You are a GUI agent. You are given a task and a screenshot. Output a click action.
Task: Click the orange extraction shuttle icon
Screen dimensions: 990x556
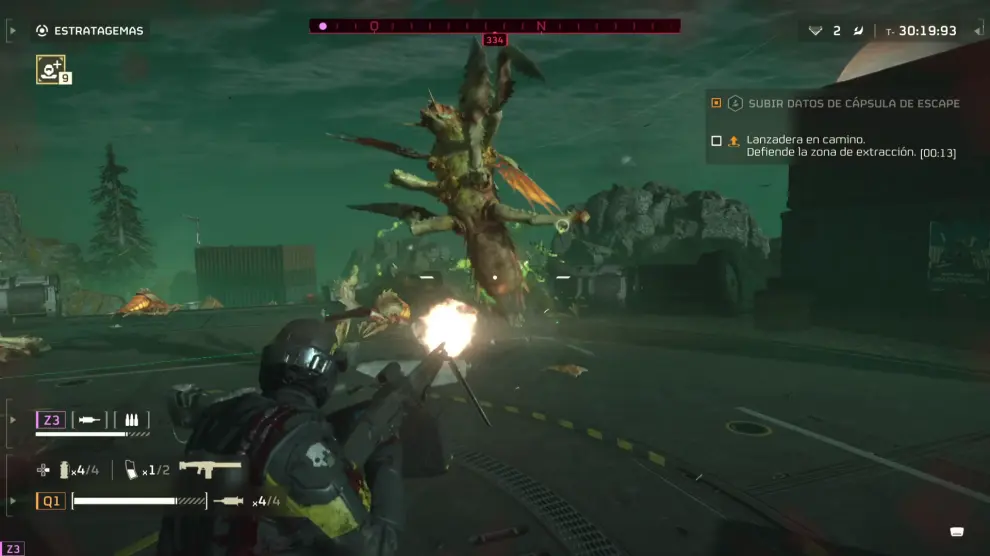733,141
